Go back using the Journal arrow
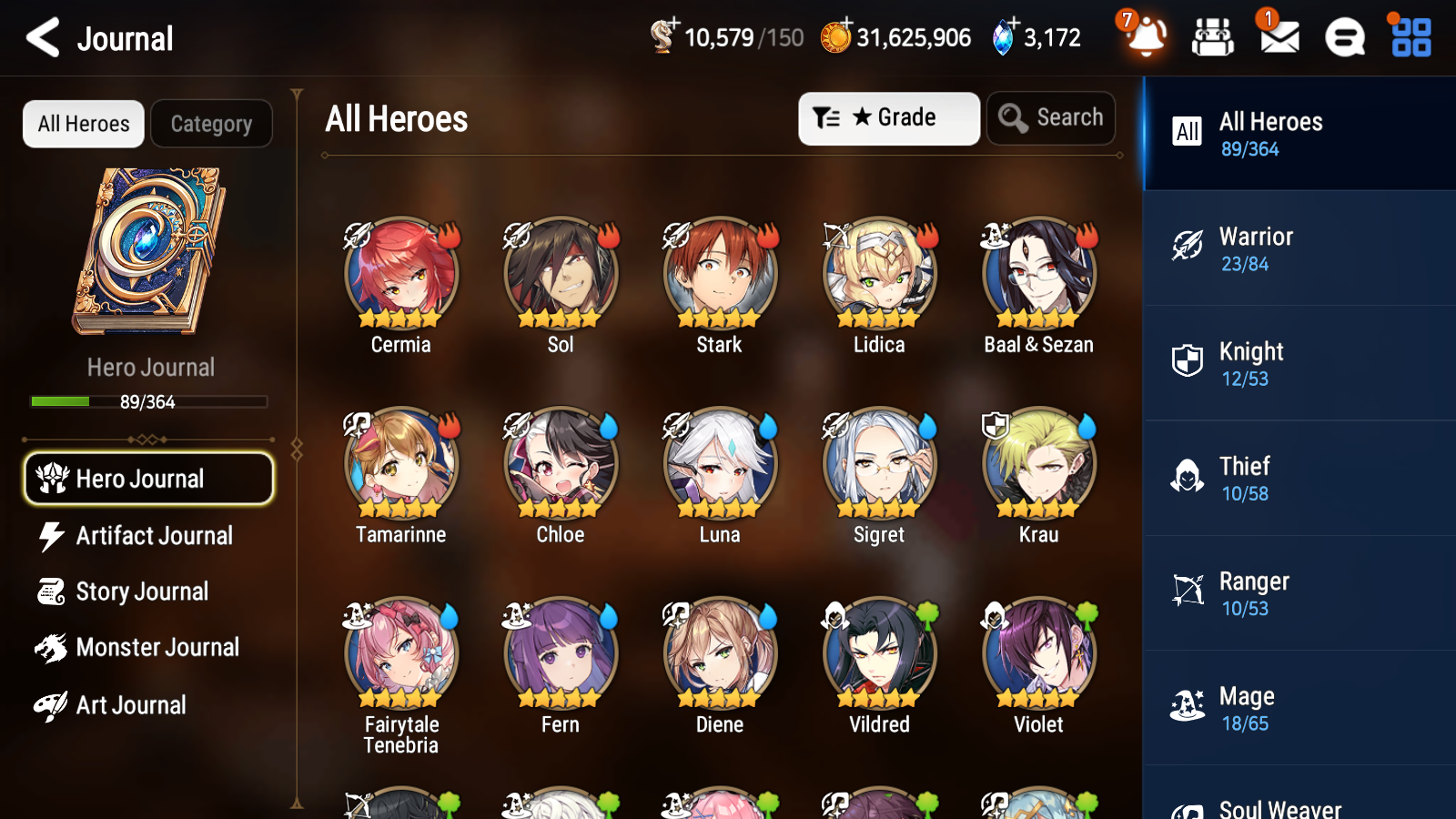Viewport: 1456px width, 819px height. coord(42,37)
